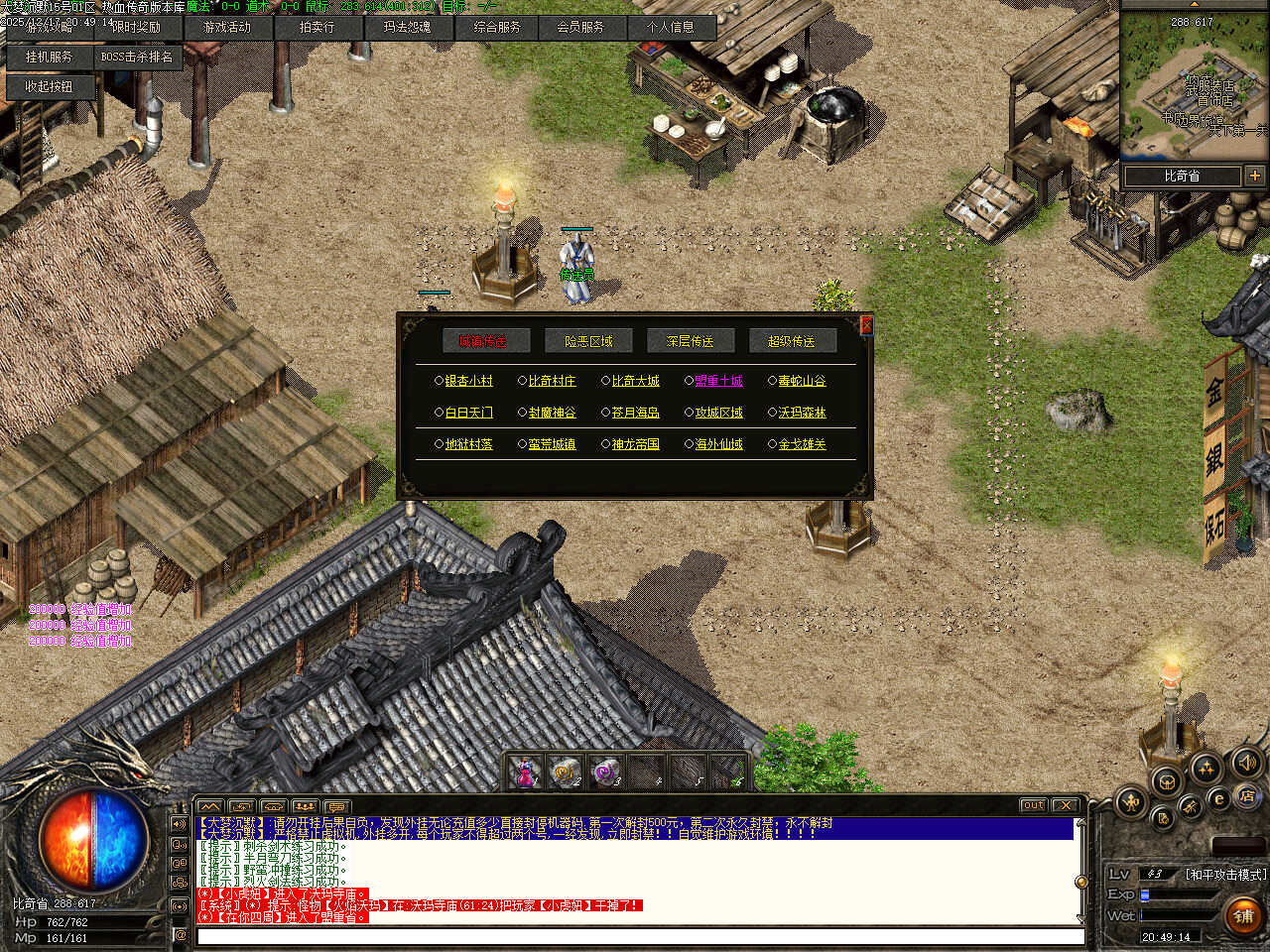Toggle sound with the speaker icon
The image size is (1270, 952).
1246,762
